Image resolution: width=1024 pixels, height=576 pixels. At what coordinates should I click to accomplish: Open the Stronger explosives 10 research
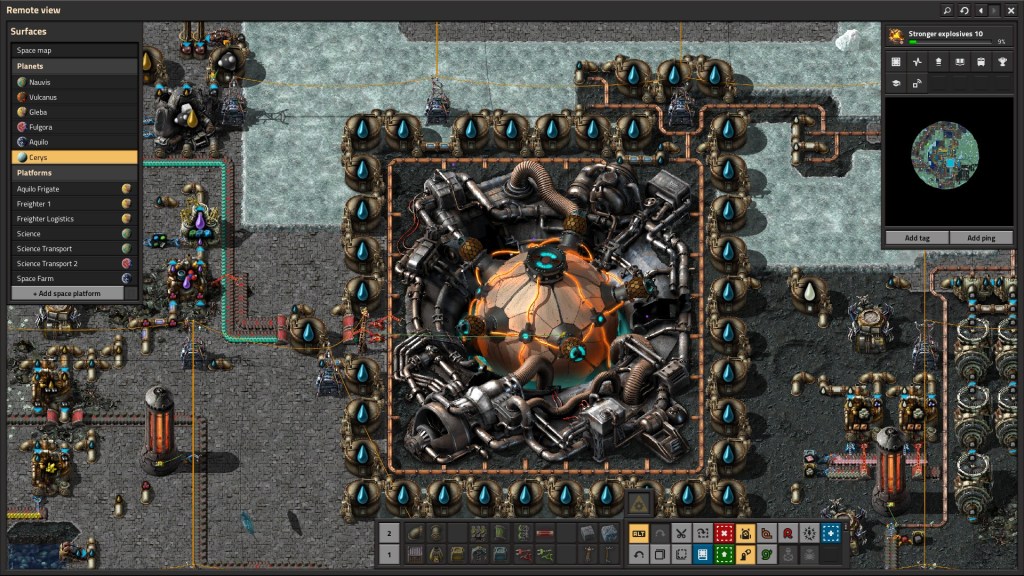coord(949,36)
